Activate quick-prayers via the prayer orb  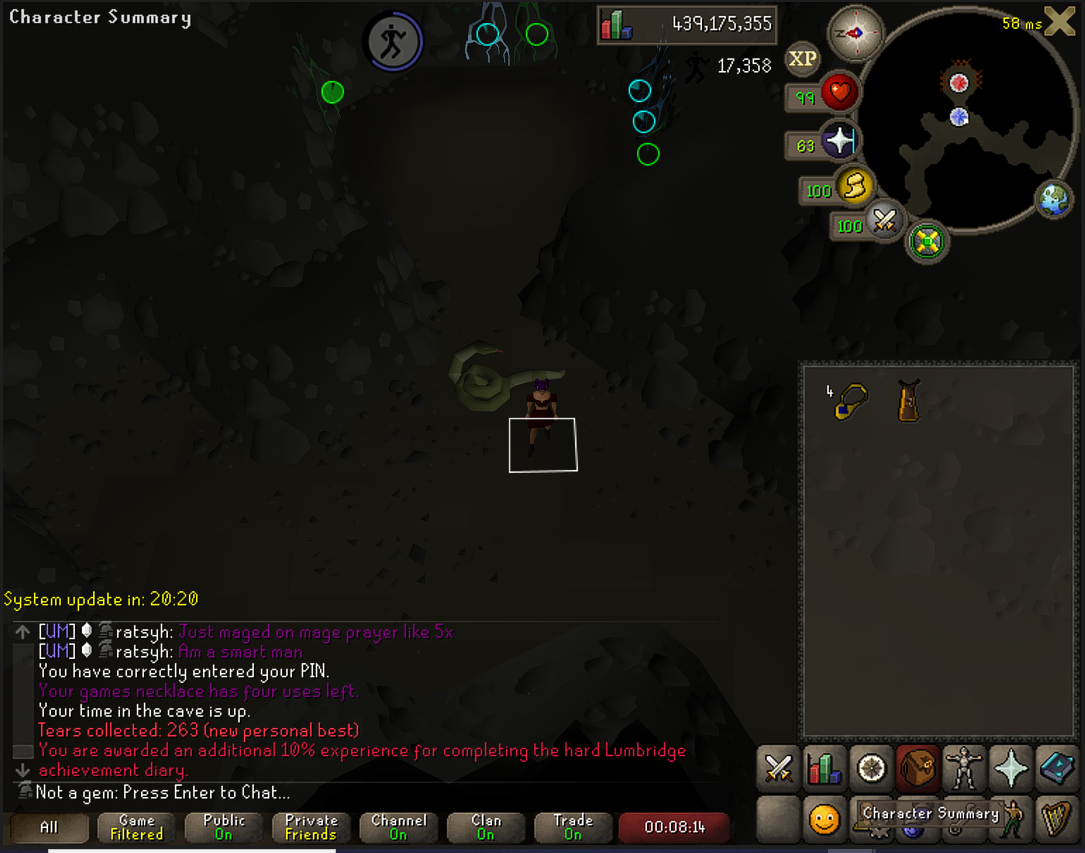click(x=838, y=141)
